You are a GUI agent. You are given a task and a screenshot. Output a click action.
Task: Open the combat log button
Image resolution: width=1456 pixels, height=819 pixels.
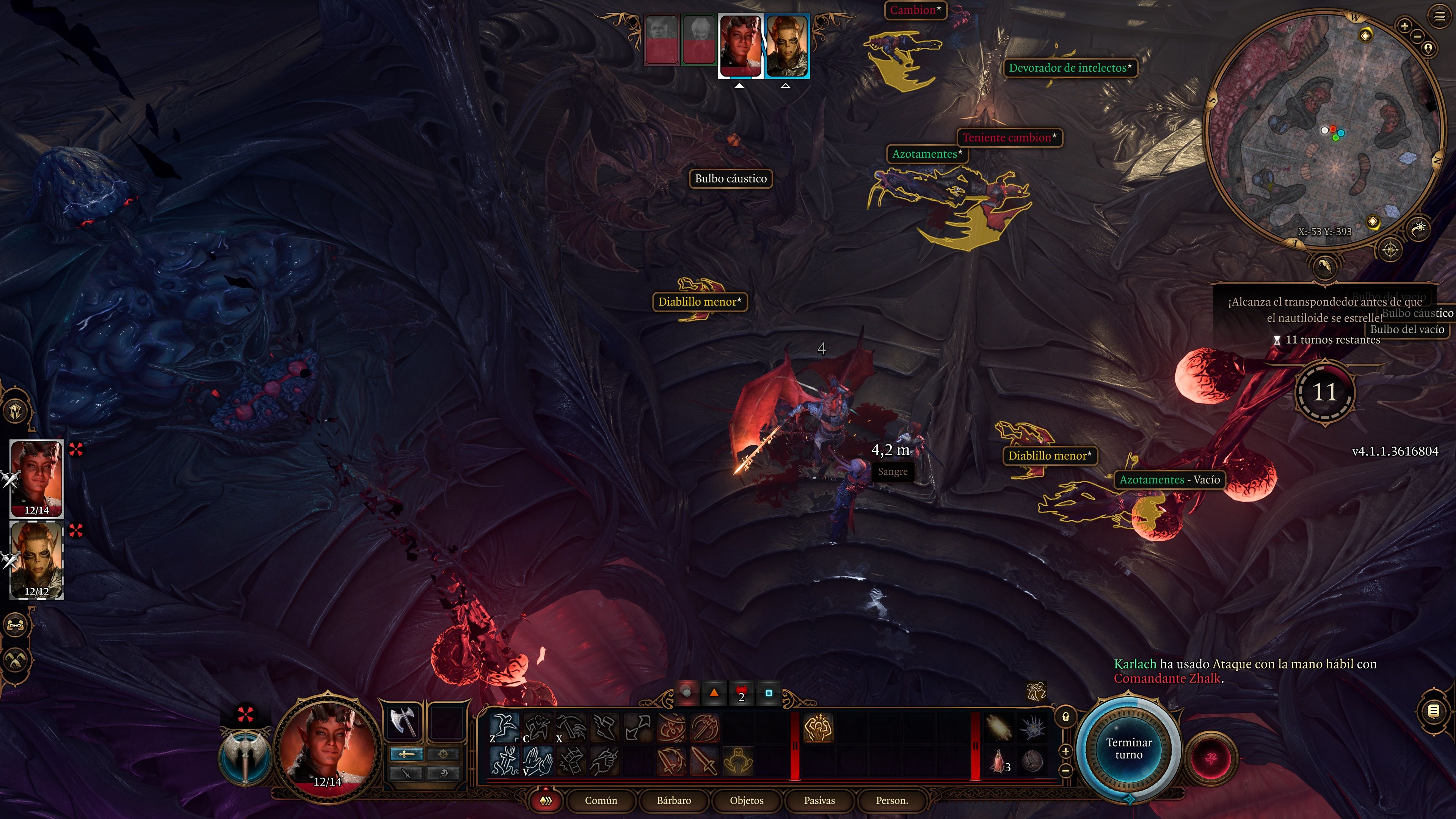pyautogui.click(x=1433, y=711)
